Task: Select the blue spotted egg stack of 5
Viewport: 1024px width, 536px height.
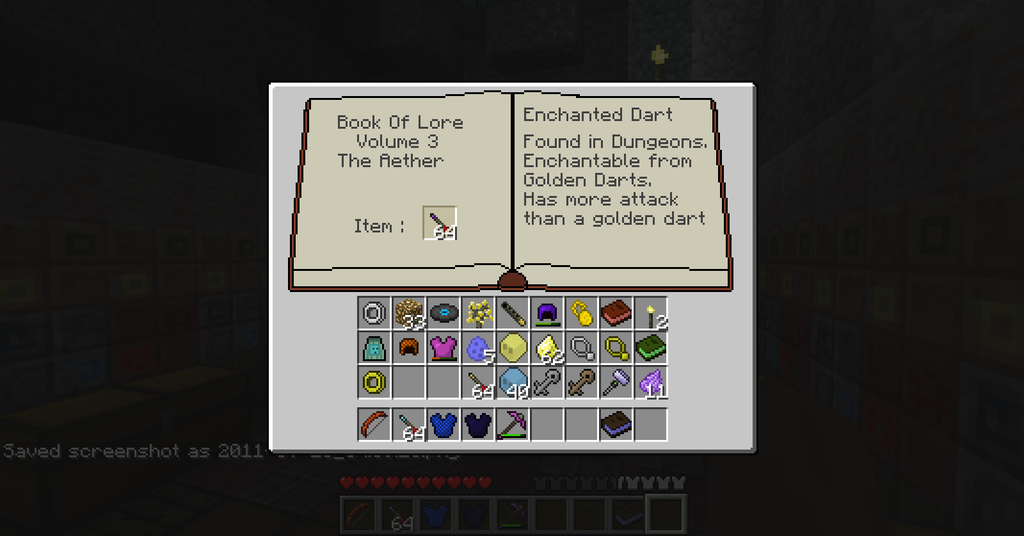Action: coord(477,347)
